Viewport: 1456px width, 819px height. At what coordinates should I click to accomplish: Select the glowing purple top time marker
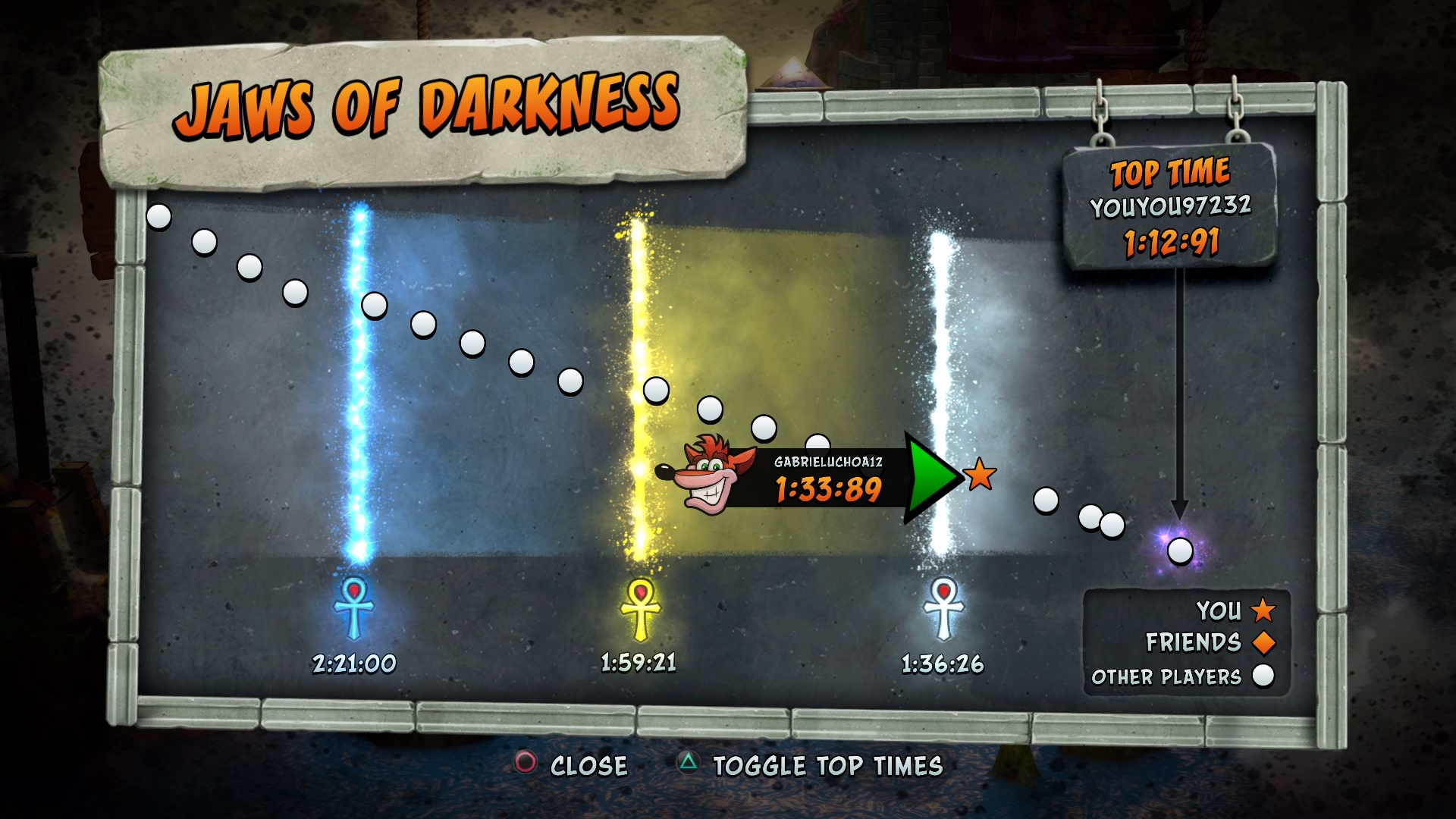coord(1179,550)
